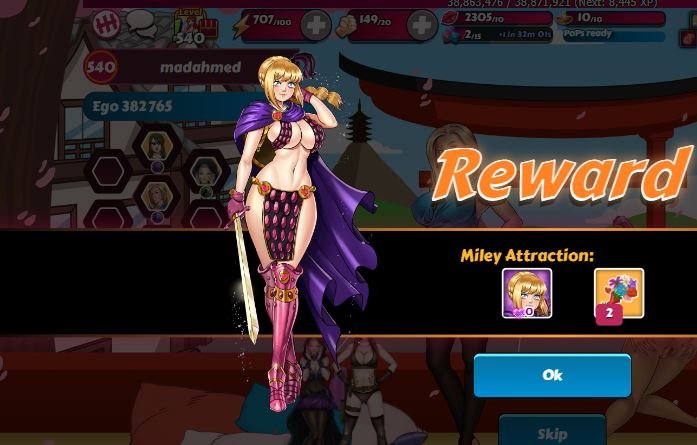Confirm the reward with Ok
Image resolution: width=697 pixels, height=445 pixels.
pyautogui.click(x=552, y=375)
